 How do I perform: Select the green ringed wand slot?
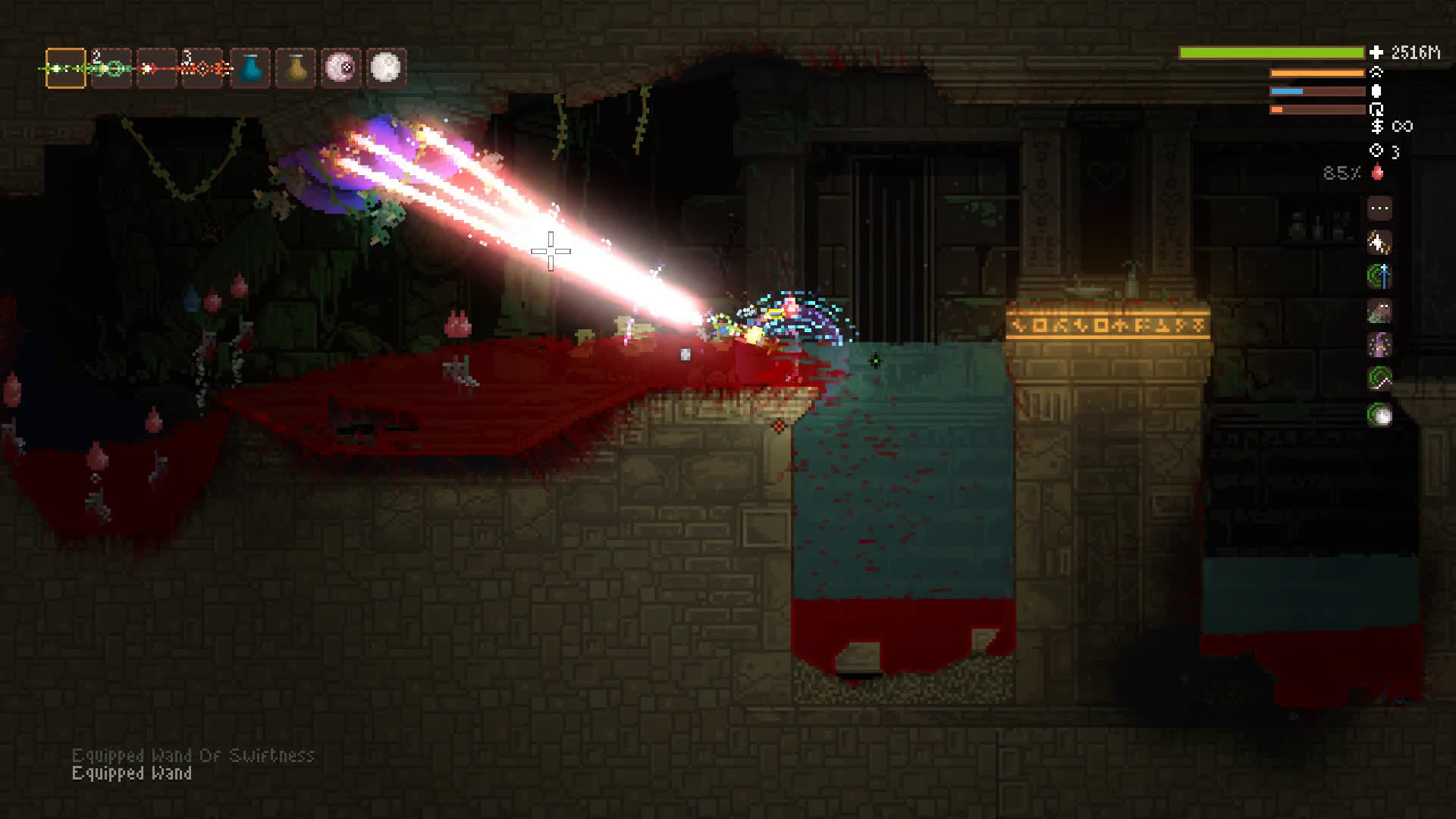111,68
